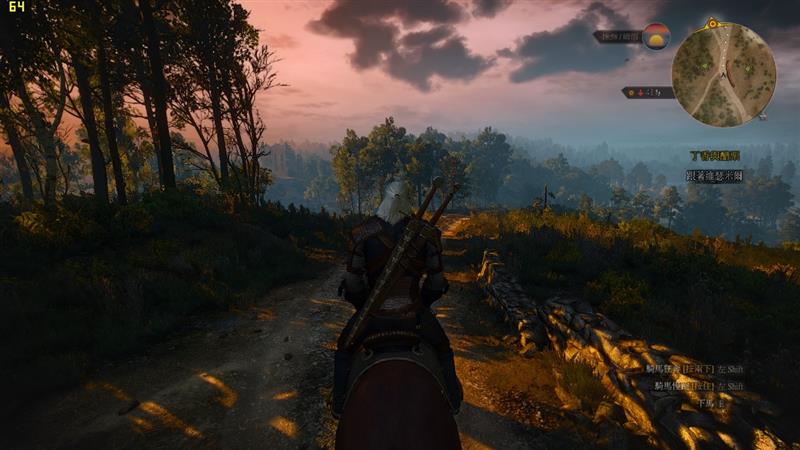Open the tracked quest title in yellow text
The width and height of the screenshot is (800, 450).
click(x=715, y=156)
